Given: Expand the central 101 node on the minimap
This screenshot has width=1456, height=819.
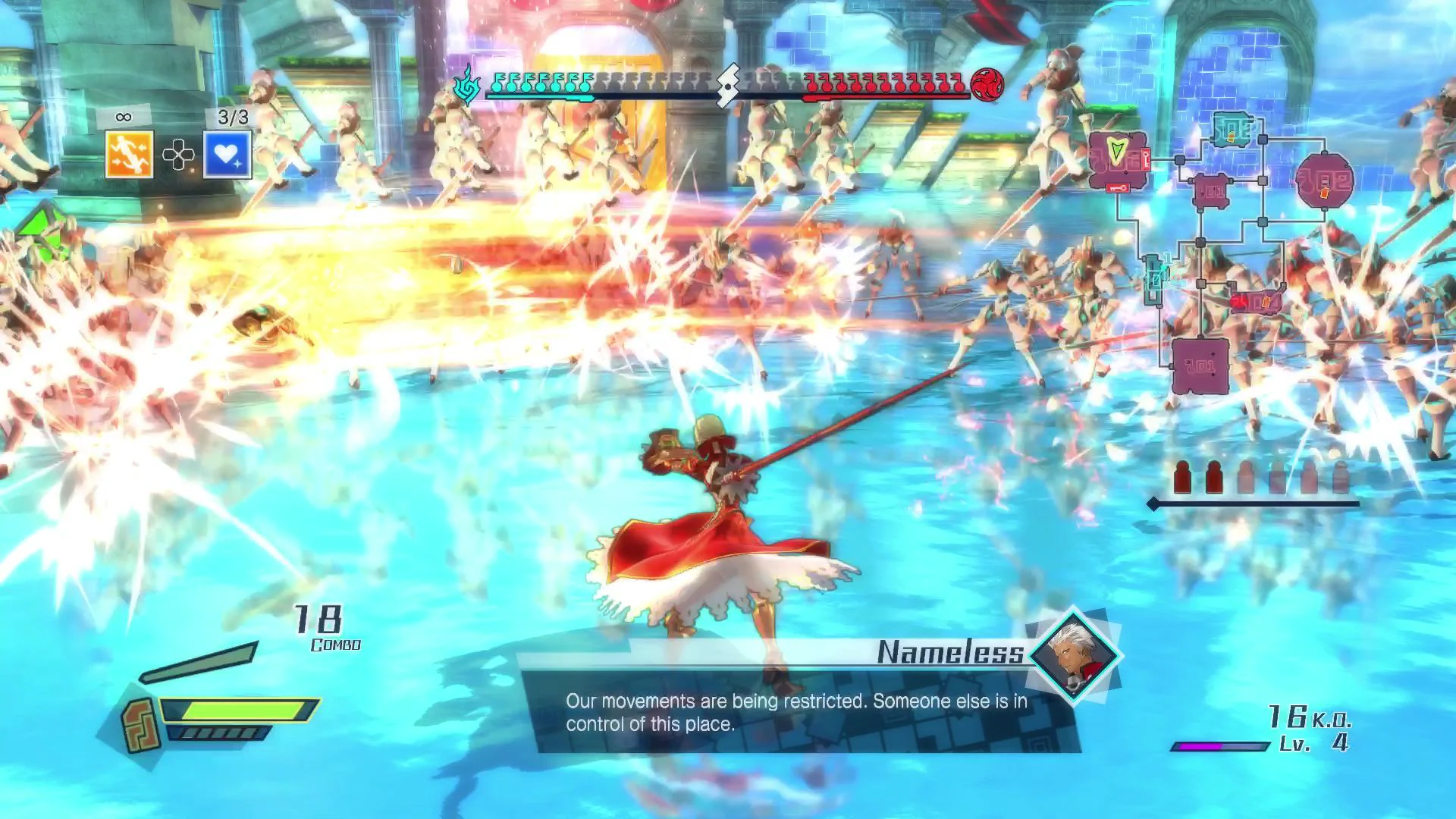Looking at the screenshot, I should pos(1210,190).
